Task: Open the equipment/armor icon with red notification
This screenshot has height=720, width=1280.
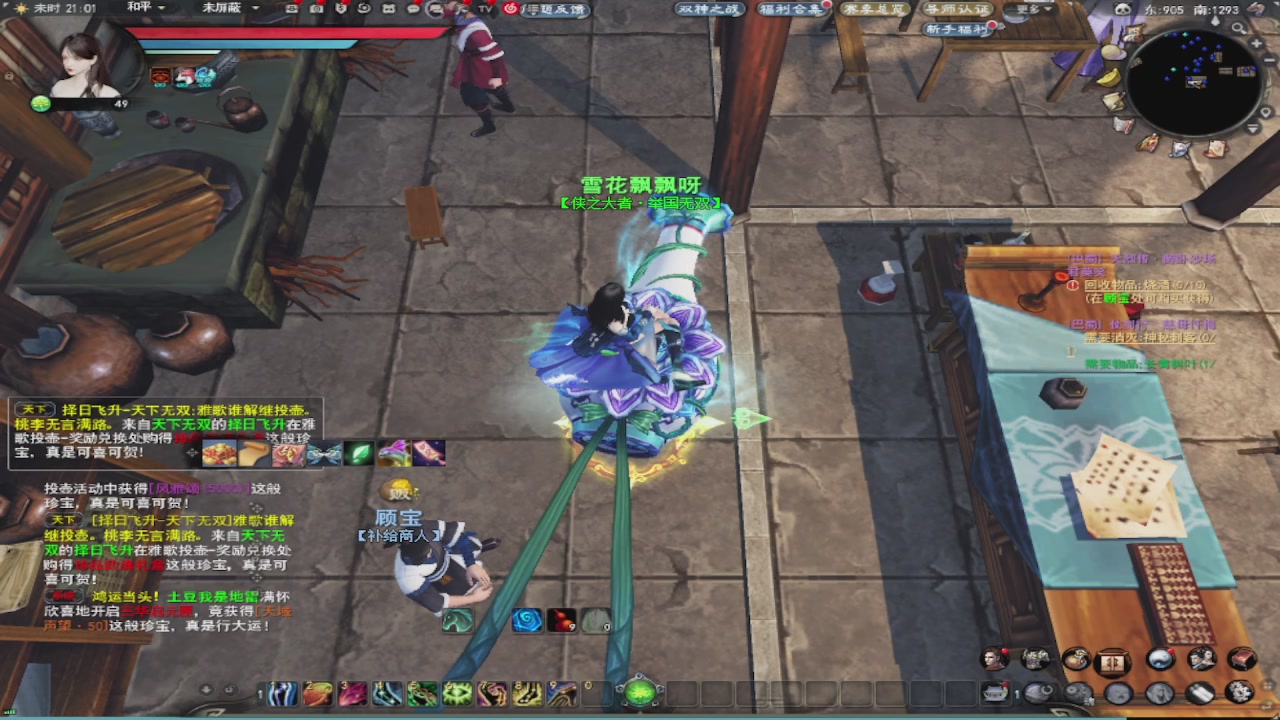Action: click(1036, 660)
